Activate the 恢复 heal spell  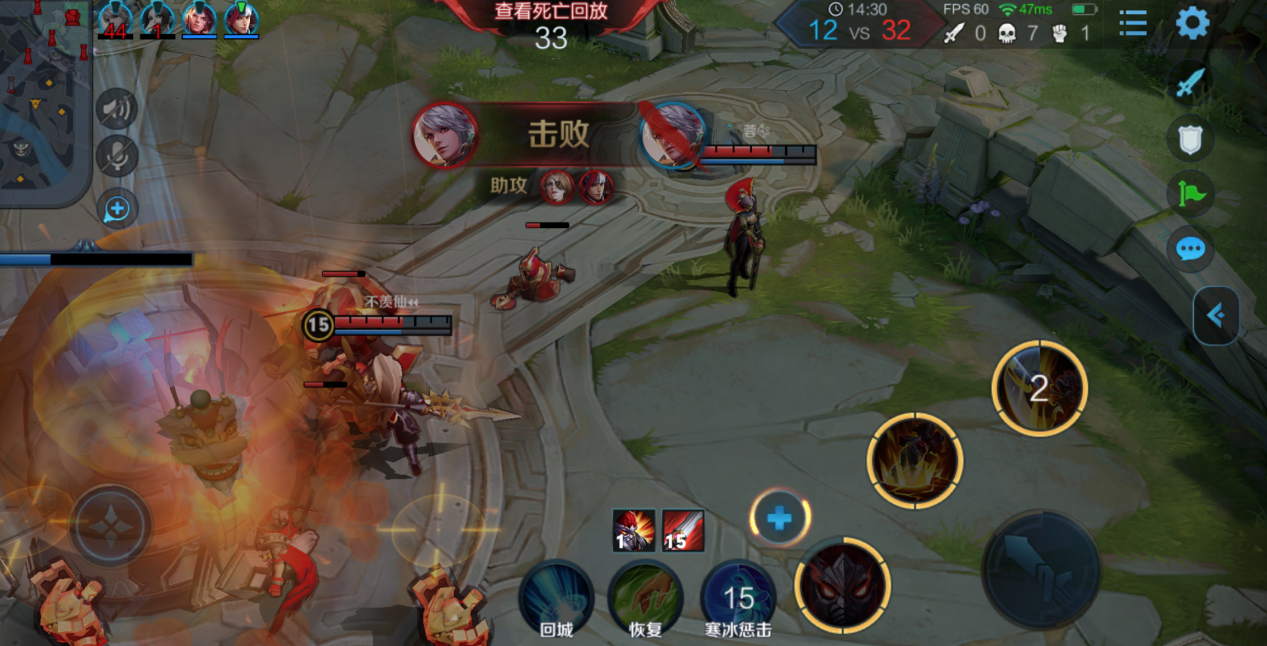pyautogui.click(x=646, y=596)
